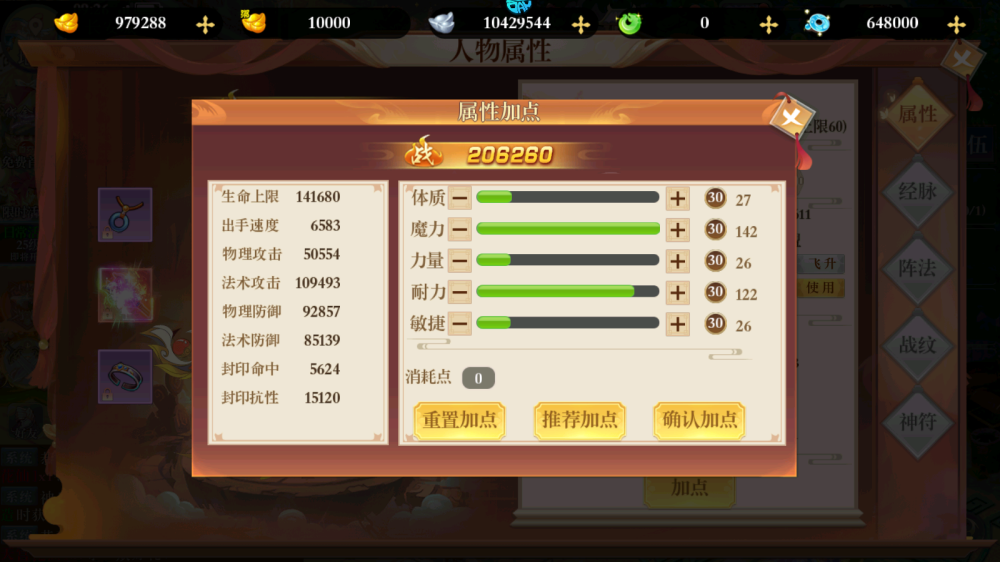Decrease 体质 with its minus button
The width and height of the screenshot is (1000, 562).
(460, 198)
